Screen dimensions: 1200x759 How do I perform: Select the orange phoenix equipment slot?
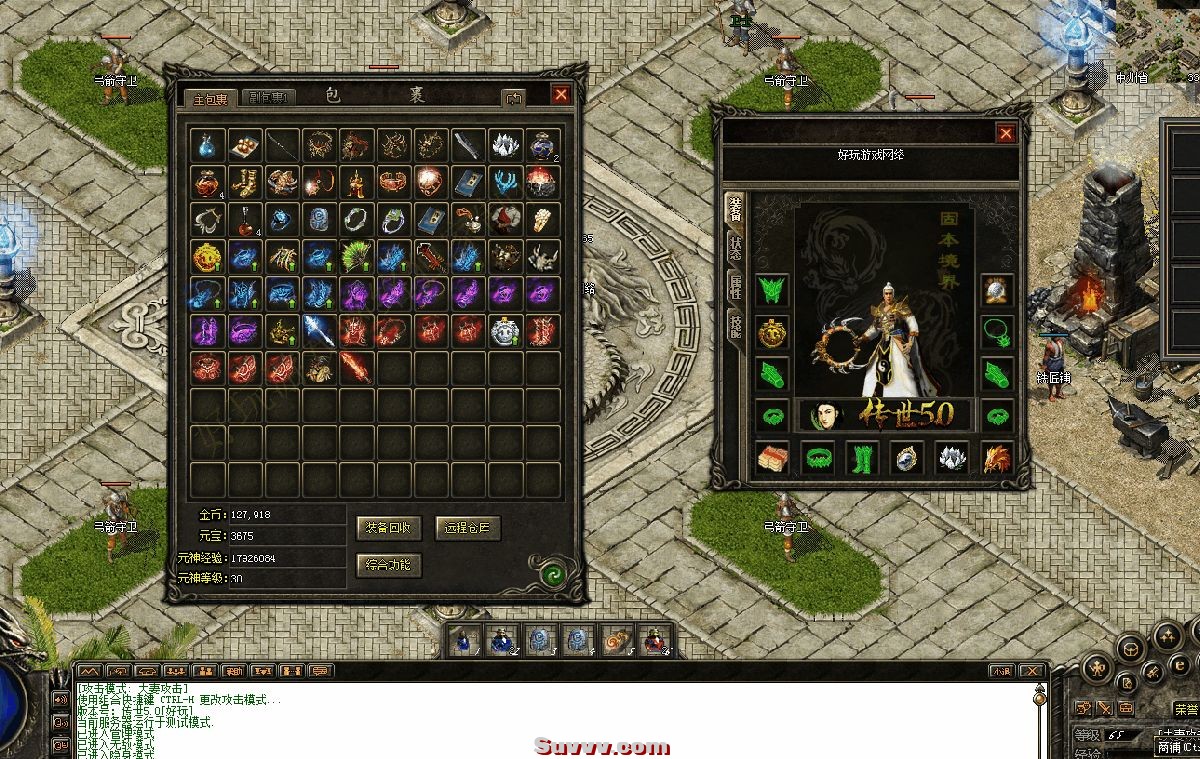pos(997,458)
